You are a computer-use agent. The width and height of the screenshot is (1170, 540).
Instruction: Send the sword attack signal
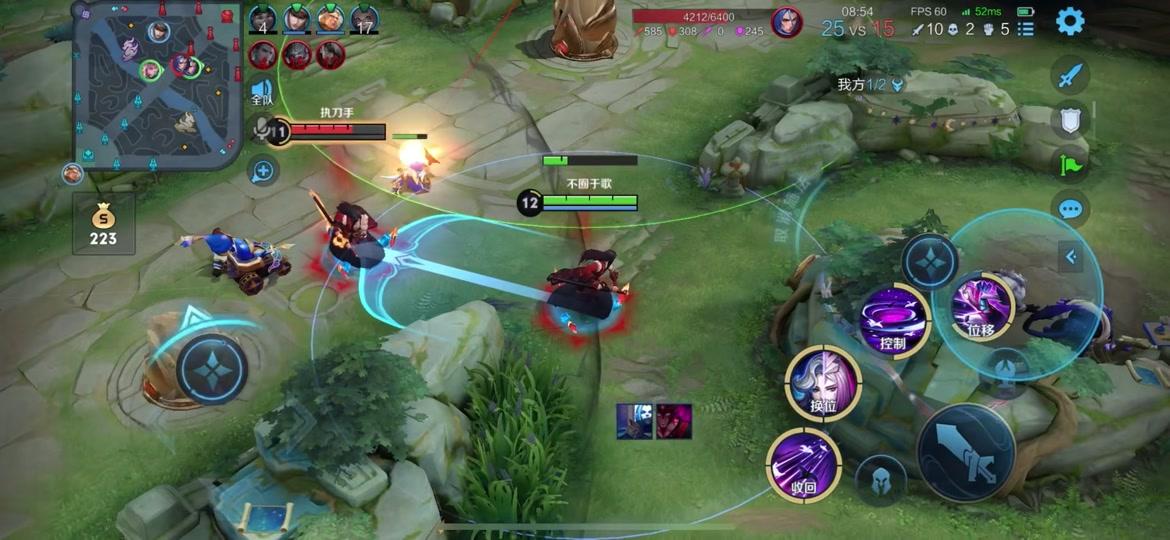click(1070, 76)
